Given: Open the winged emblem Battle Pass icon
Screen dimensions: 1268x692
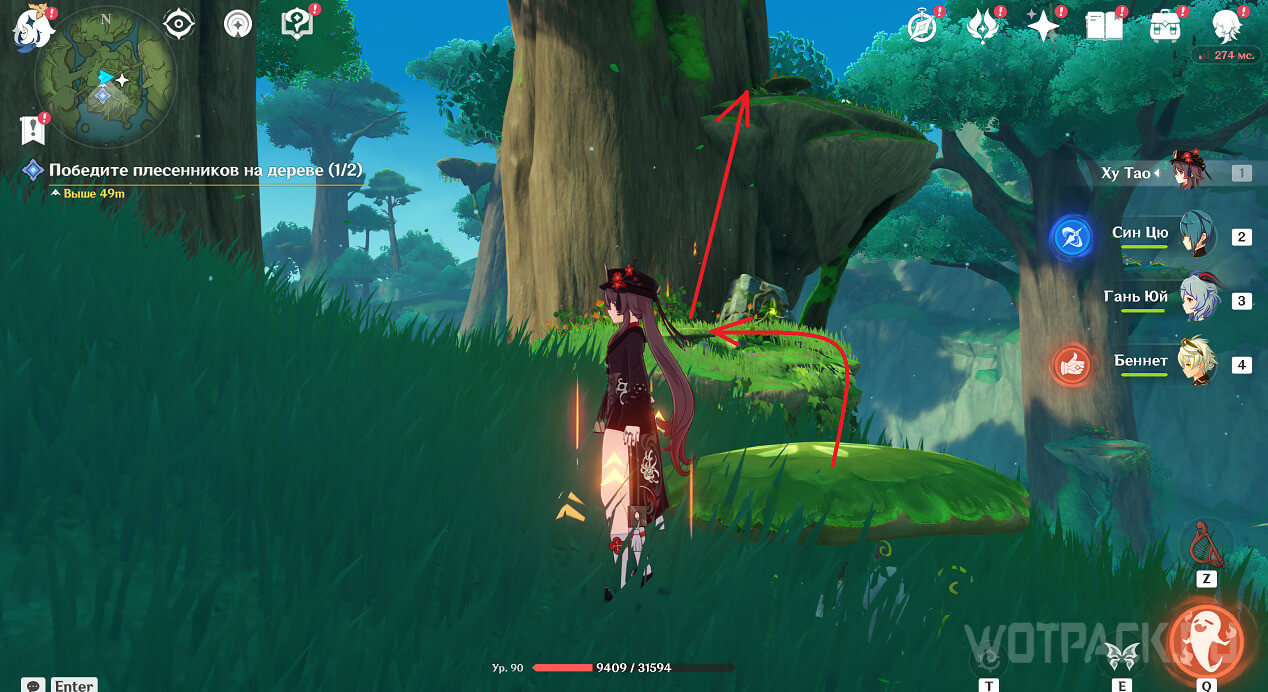Looking at the screenshot, I should pyautogui.click(x=983, y=26).
